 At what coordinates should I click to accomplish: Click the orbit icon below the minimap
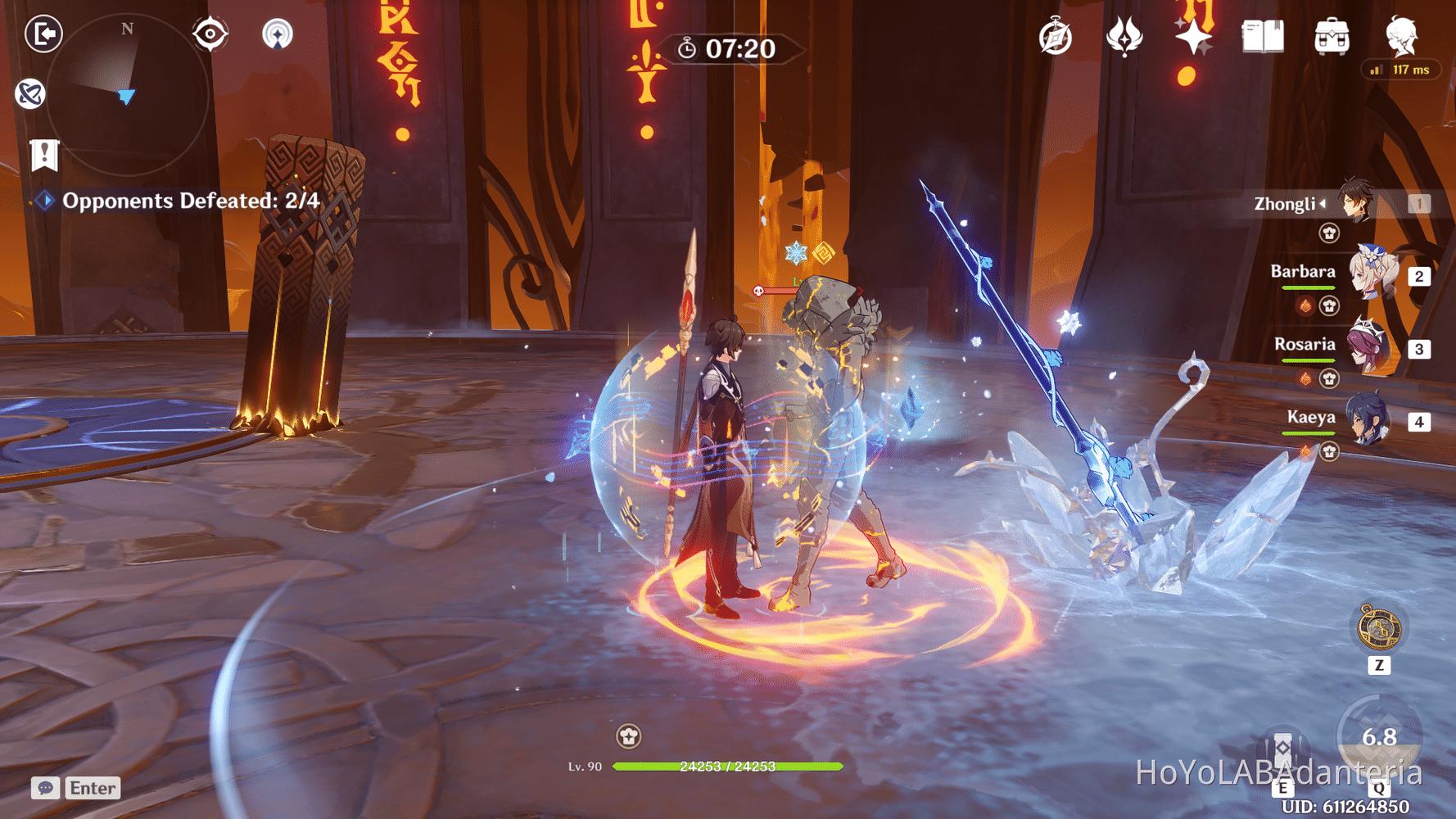point(31,93)
